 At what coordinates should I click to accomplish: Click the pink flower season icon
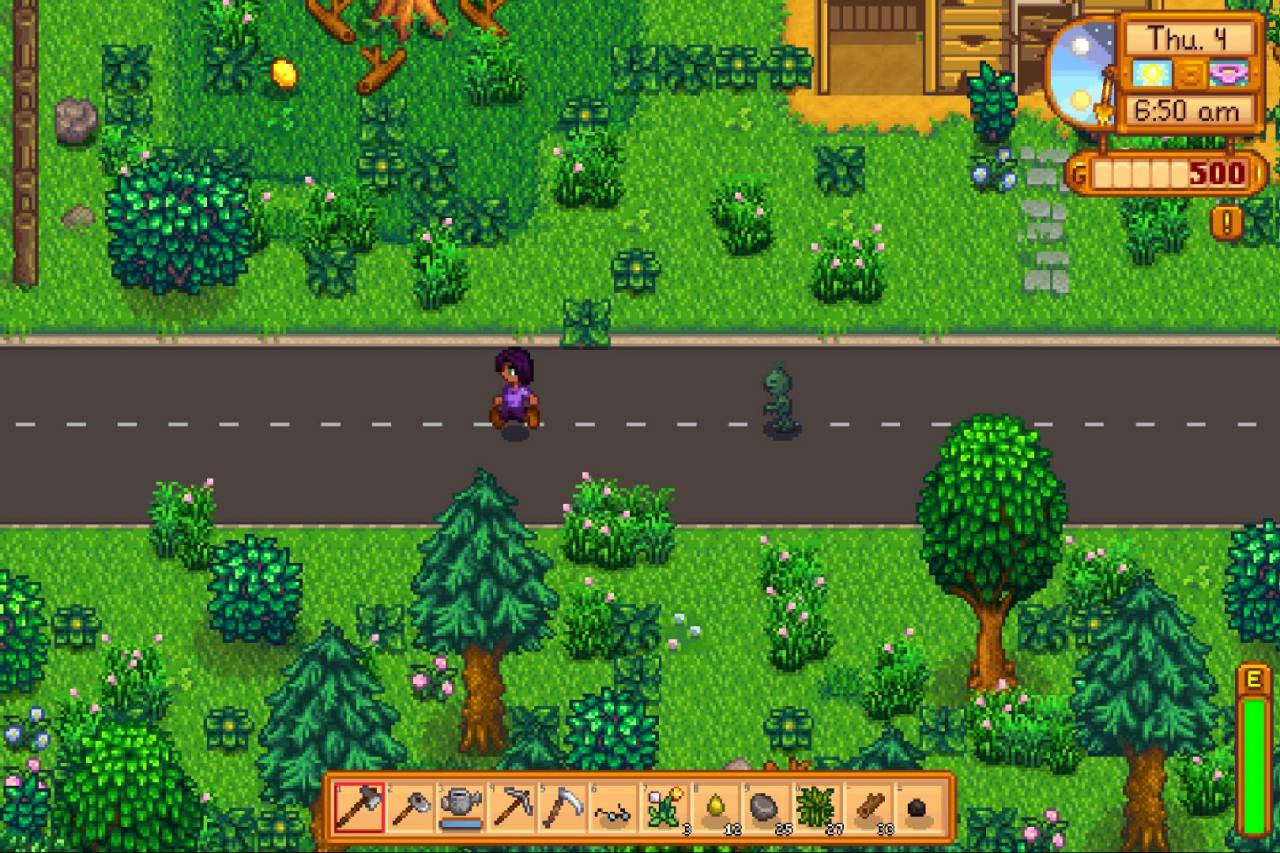[x=1227, y=72]
